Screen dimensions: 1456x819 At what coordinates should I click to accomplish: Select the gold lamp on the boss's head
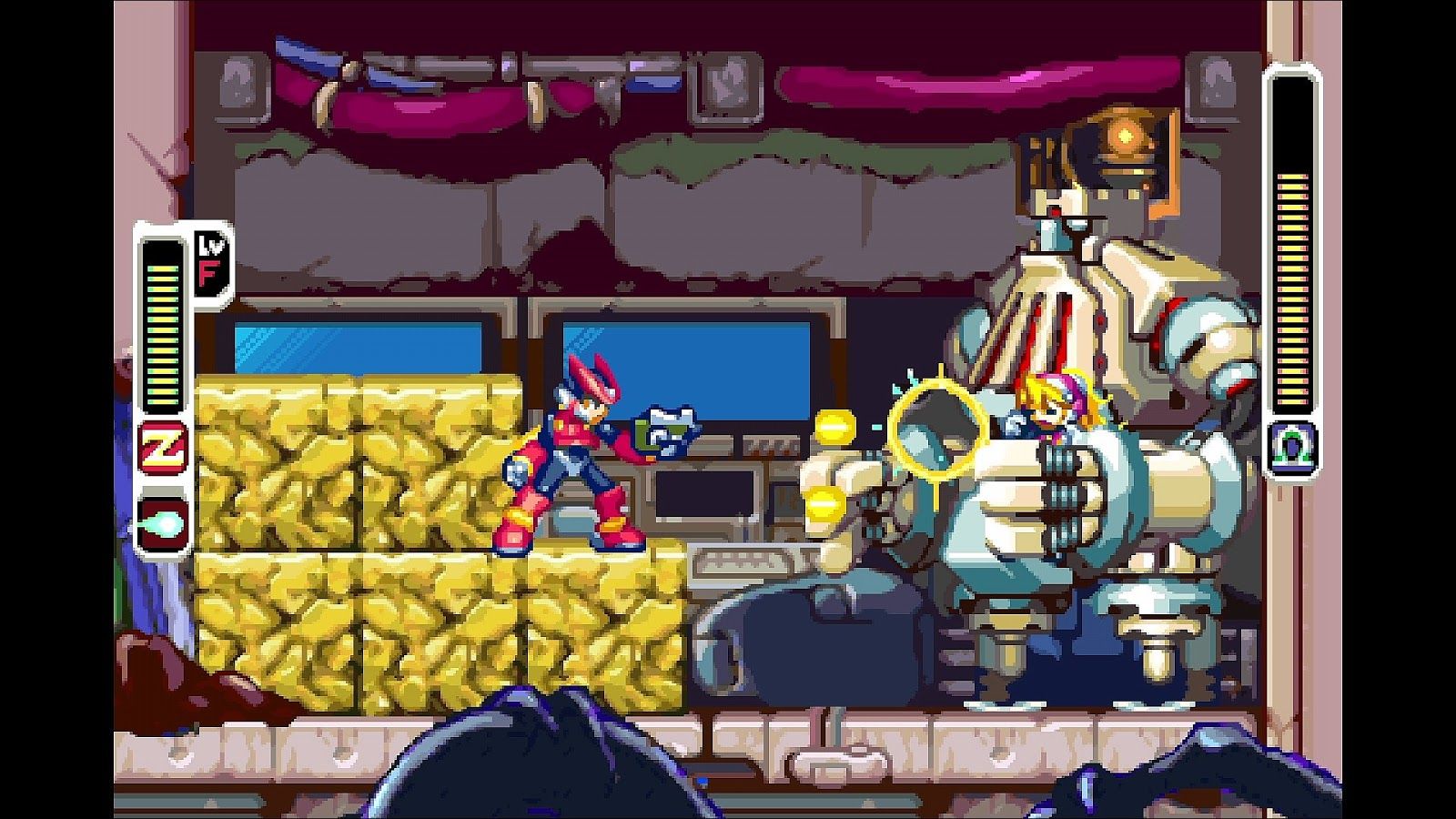pos(1124,136)
